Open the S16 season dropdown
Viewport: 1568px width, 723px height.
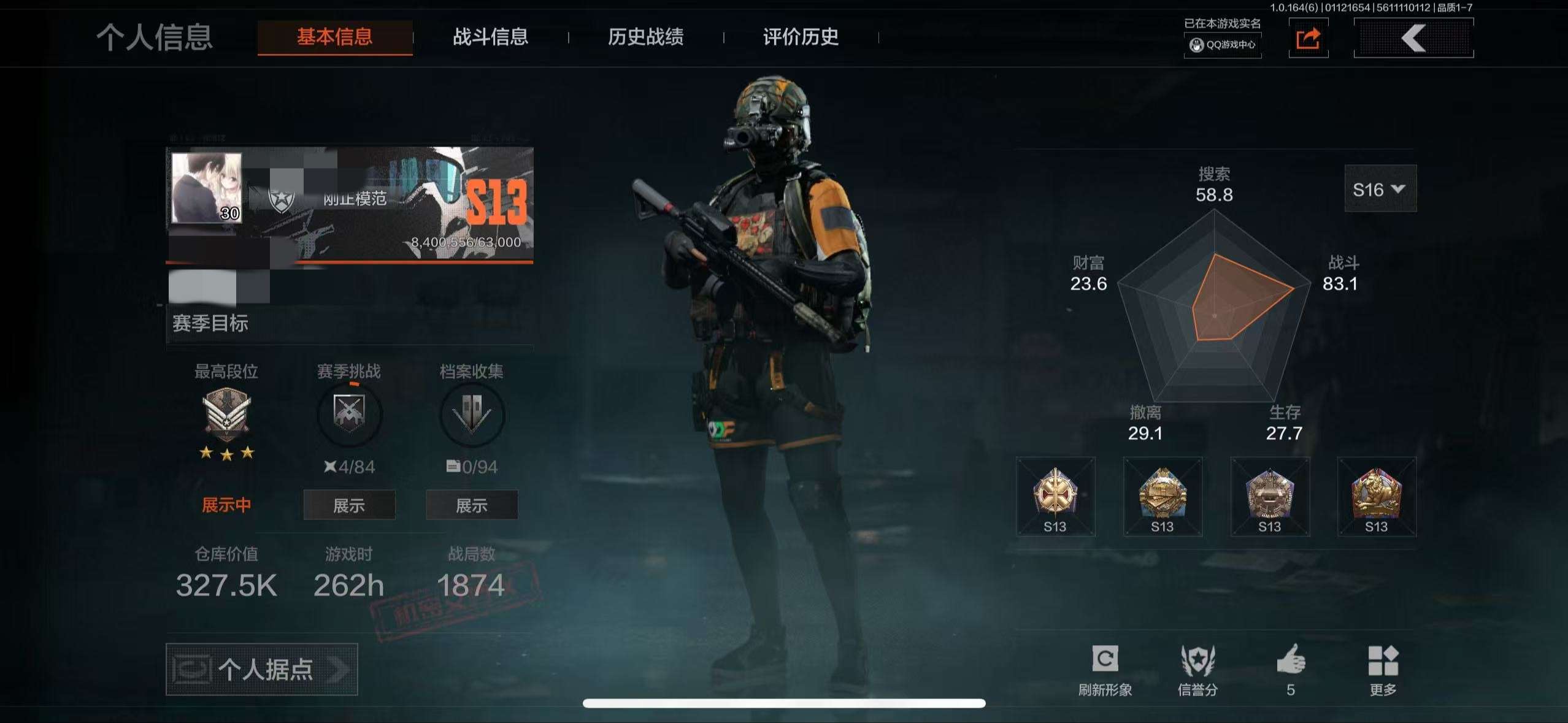[1380, 189]
